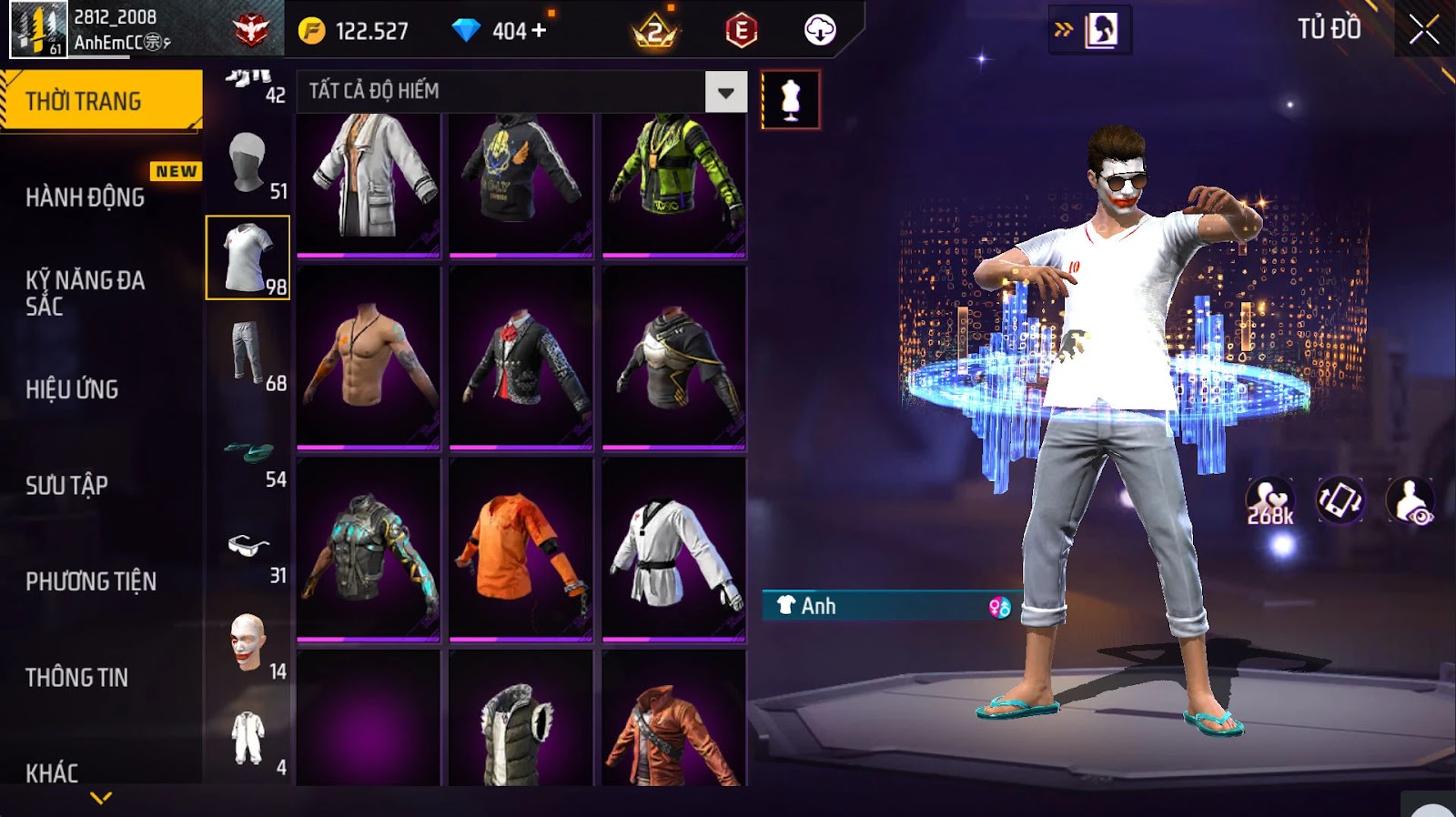This screenshot has height=817, width=1456.
Task: Add diamonds with the plus button
Action: [x=539, y=31]
